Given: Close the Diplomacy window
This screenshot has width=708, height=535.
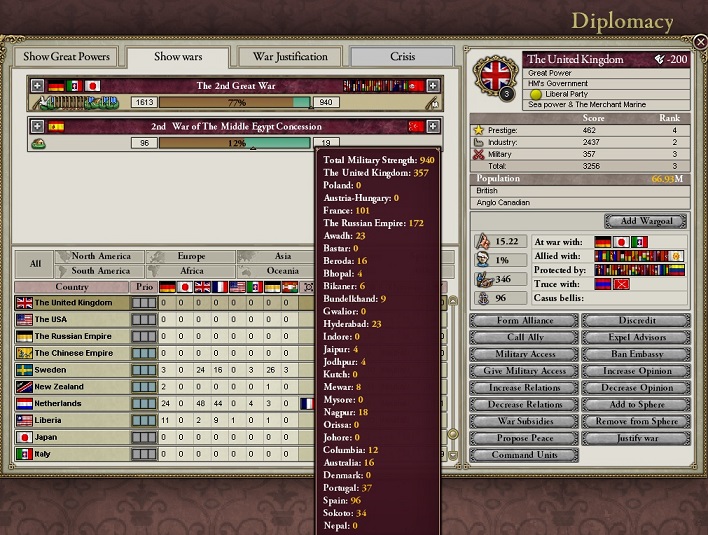Looking at the screenshot, I should click(700, 41).
